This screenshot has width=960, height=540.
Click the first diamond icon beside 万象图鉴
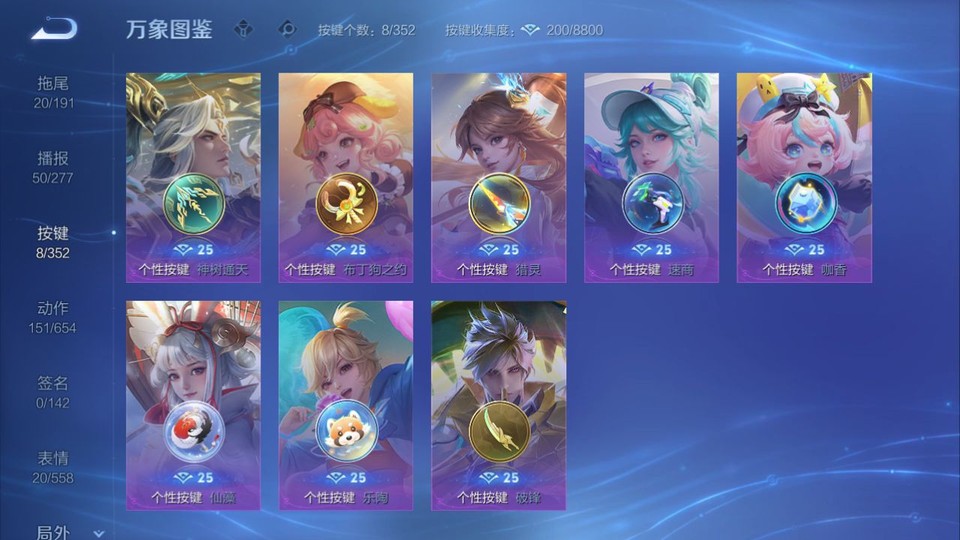[x=244, y=29]
